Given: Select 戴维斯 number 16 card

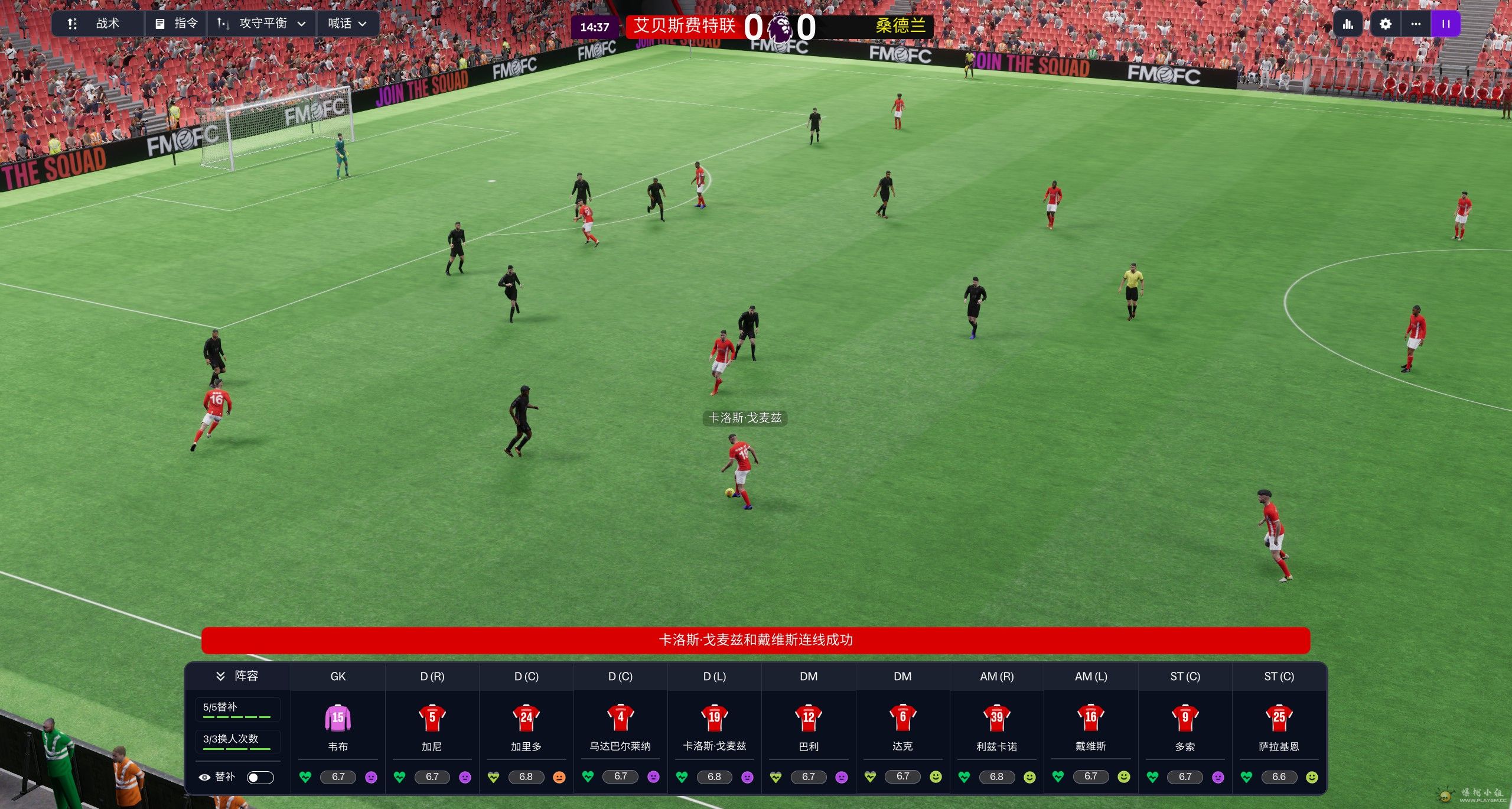Looking at the screenshot, I should click(1090, 717).
